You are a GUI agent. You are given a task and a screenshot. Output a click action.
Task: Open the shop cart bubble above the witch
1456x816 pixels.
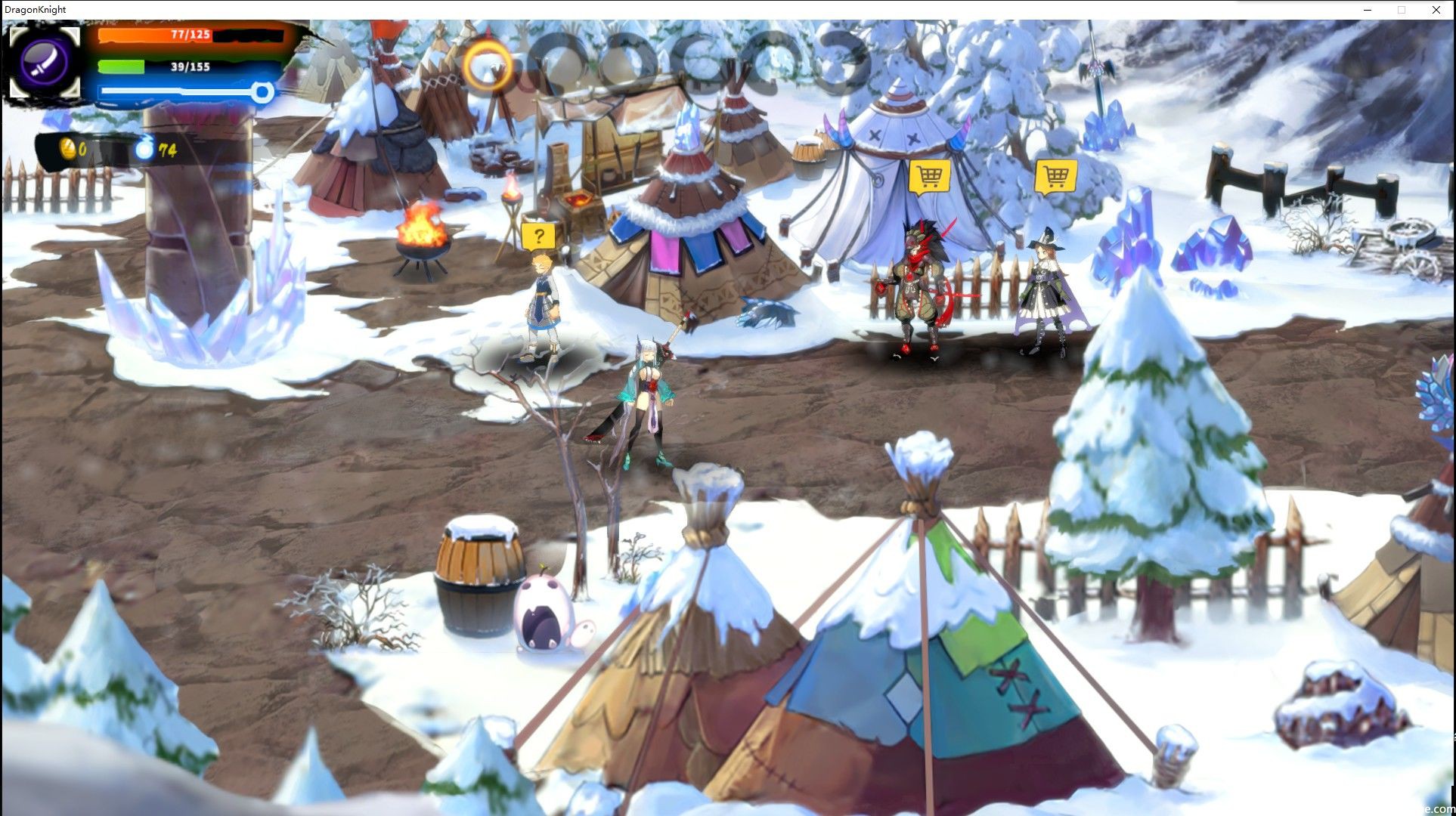[1055, 177]
